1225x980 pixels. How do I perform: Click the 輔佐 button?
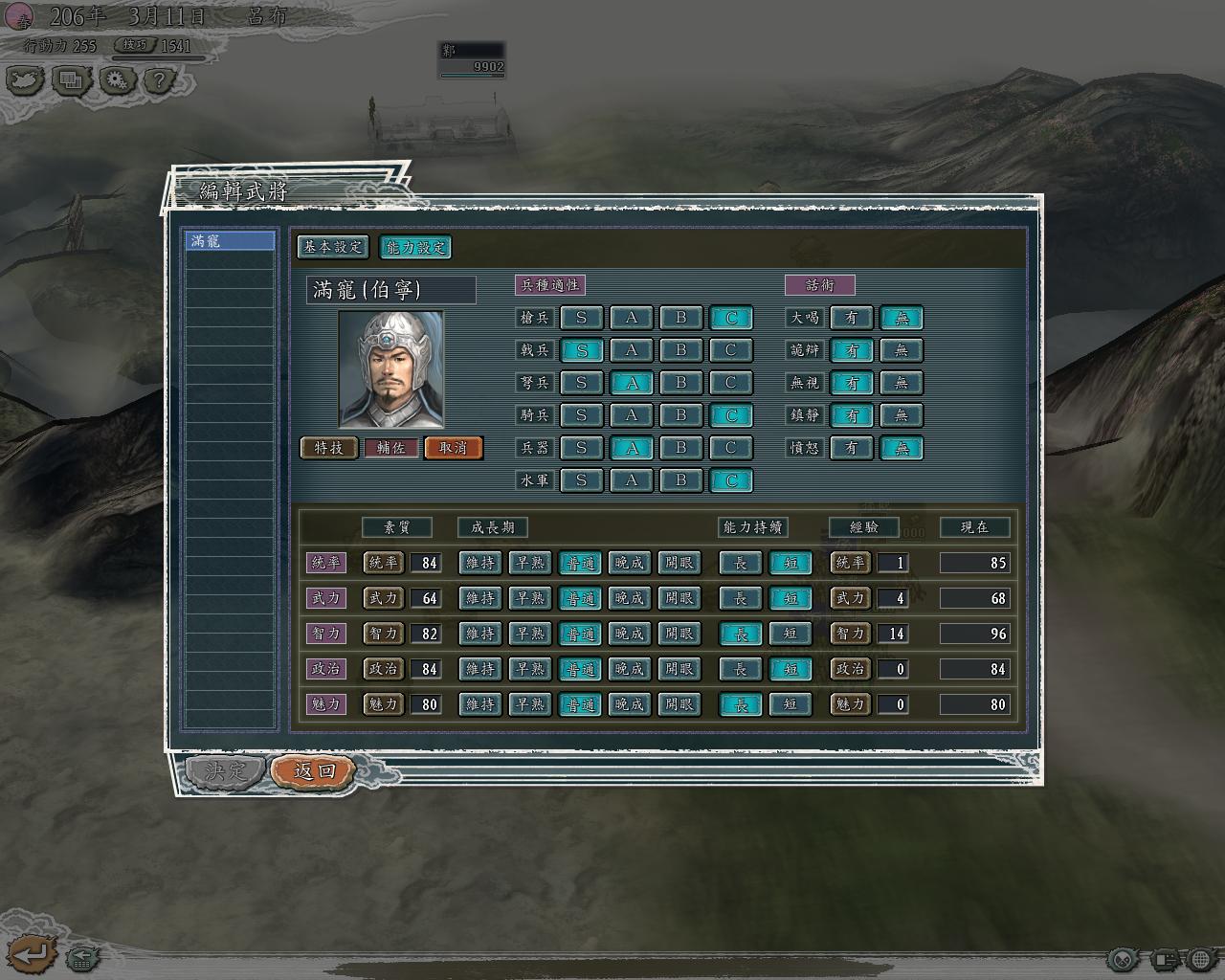(x=390, y=448)
